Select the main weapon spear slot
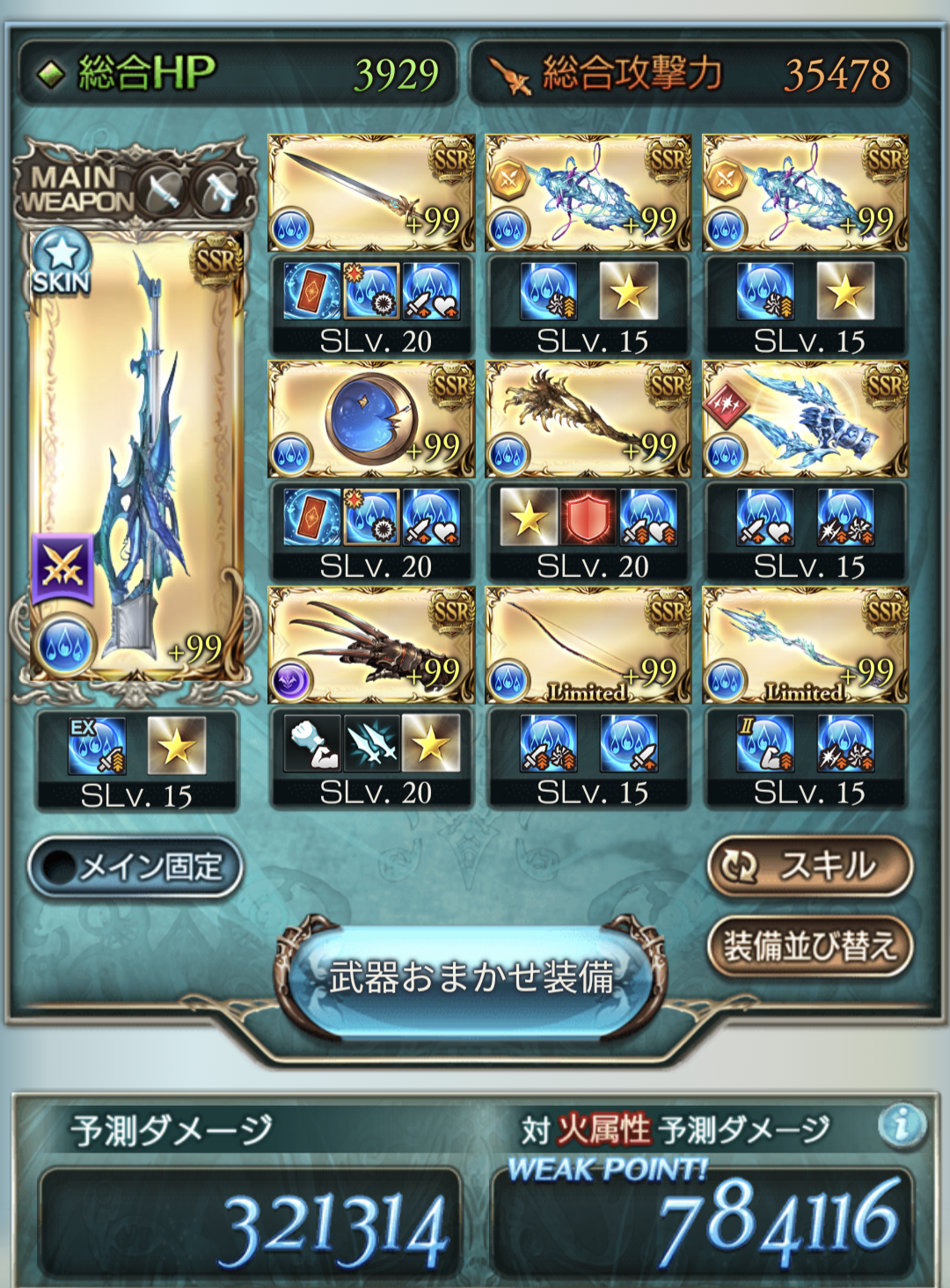This screenshot has height=1288, width=950. pyautogui.click(x=136, y=457)
